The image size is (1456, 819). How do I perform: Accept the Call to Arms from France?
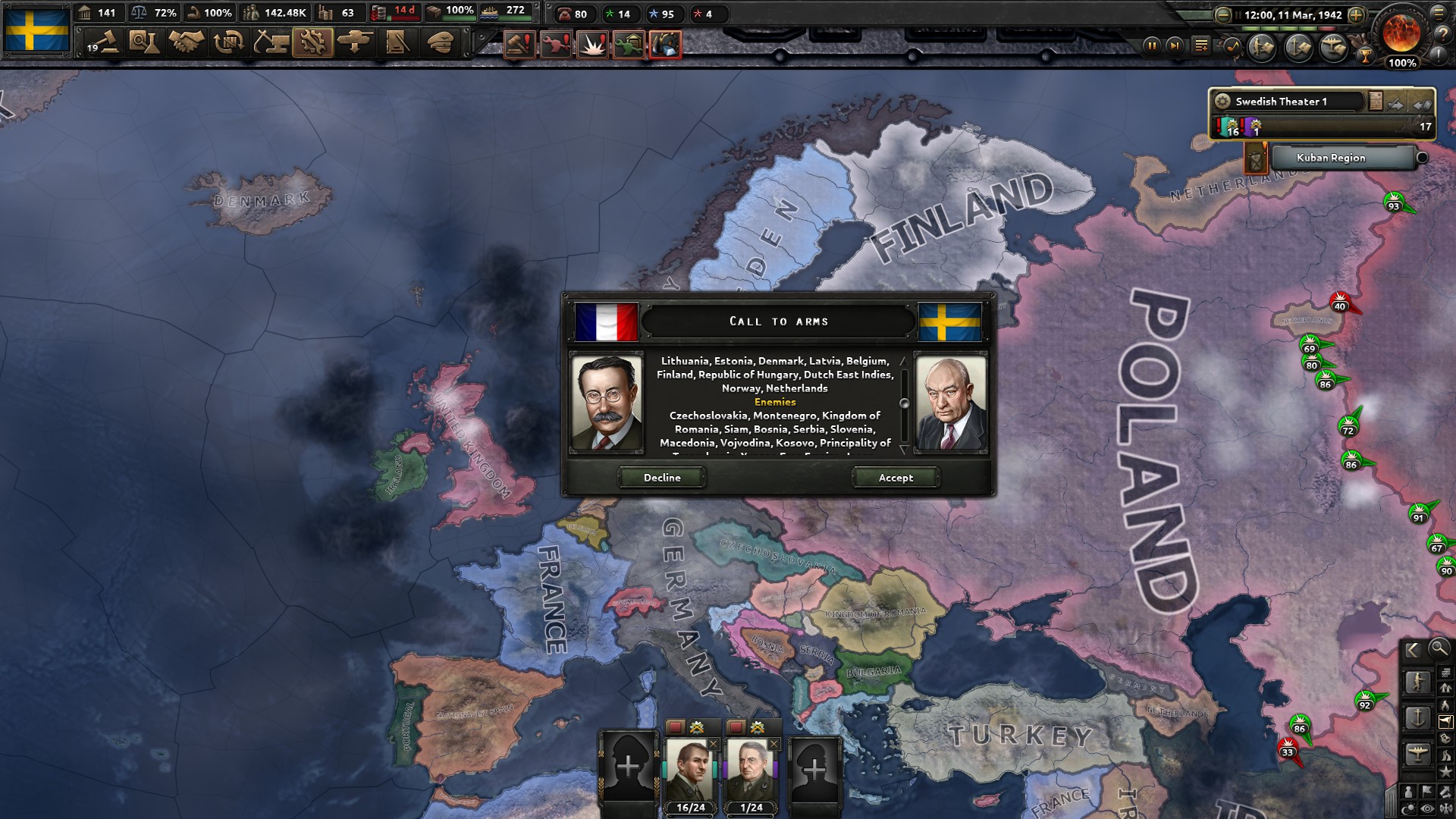click(x=896, y=478)
